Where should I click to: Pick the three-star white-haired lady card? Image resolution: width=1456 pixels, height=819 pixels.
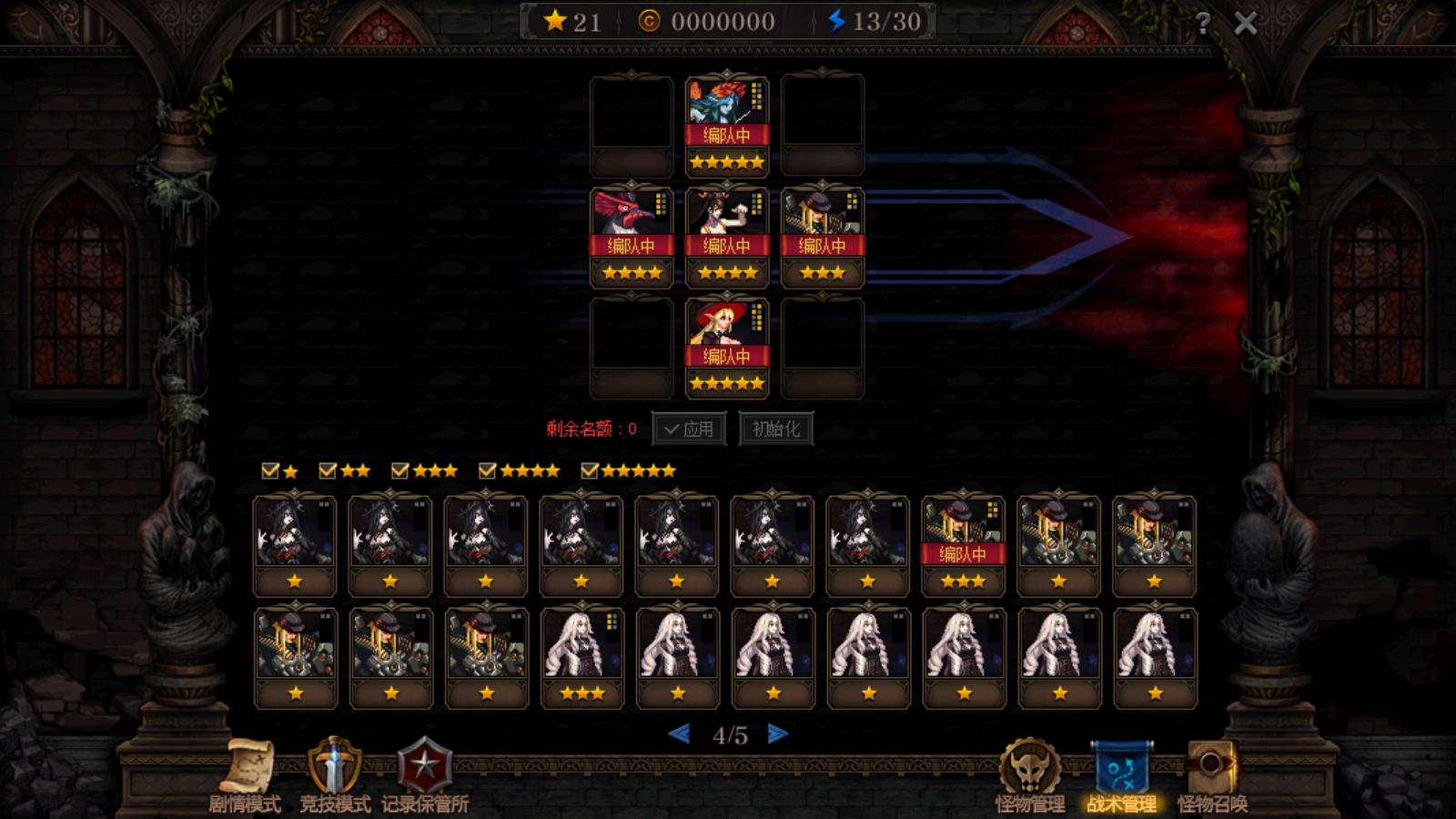pyautogui.click(x=582, y=657)
